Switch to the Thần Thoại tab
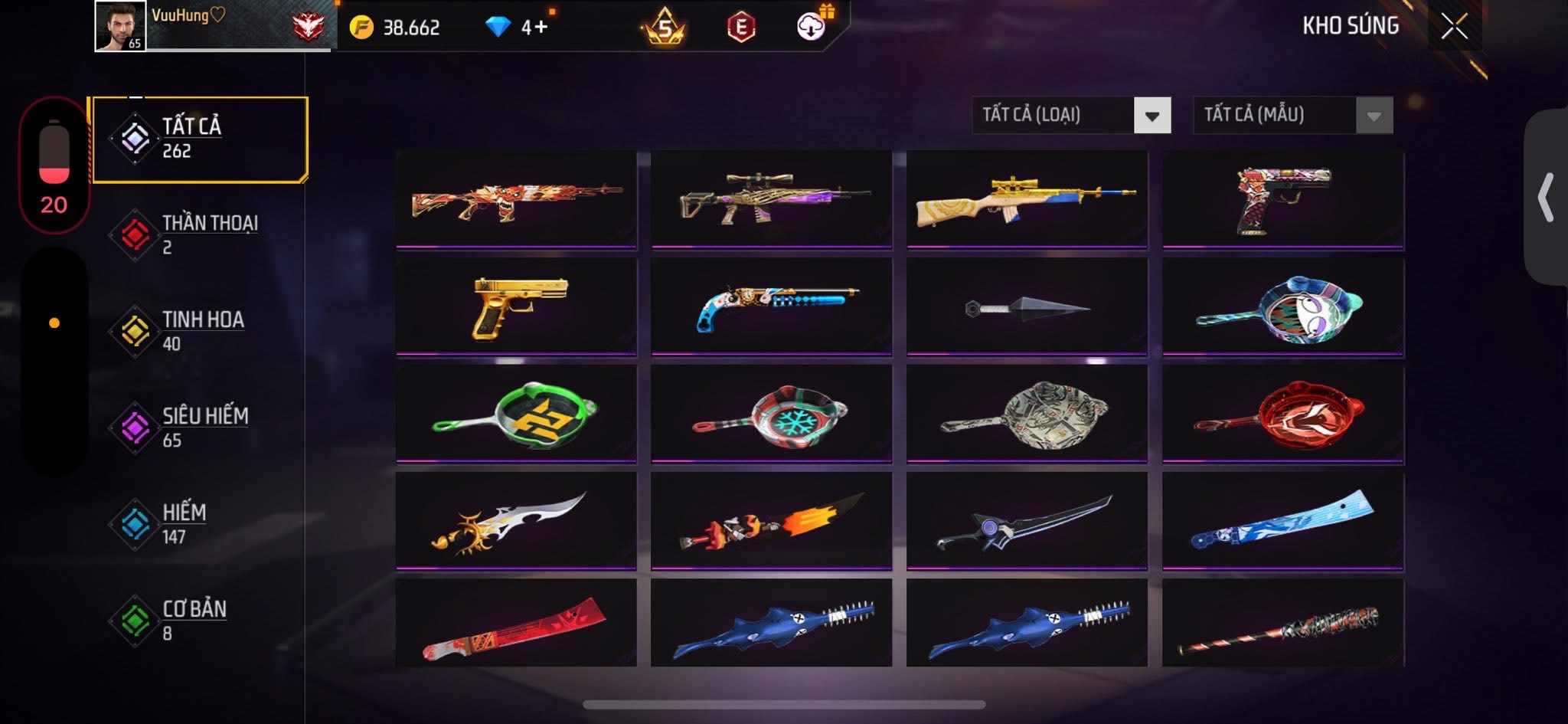 click(199, 235)
